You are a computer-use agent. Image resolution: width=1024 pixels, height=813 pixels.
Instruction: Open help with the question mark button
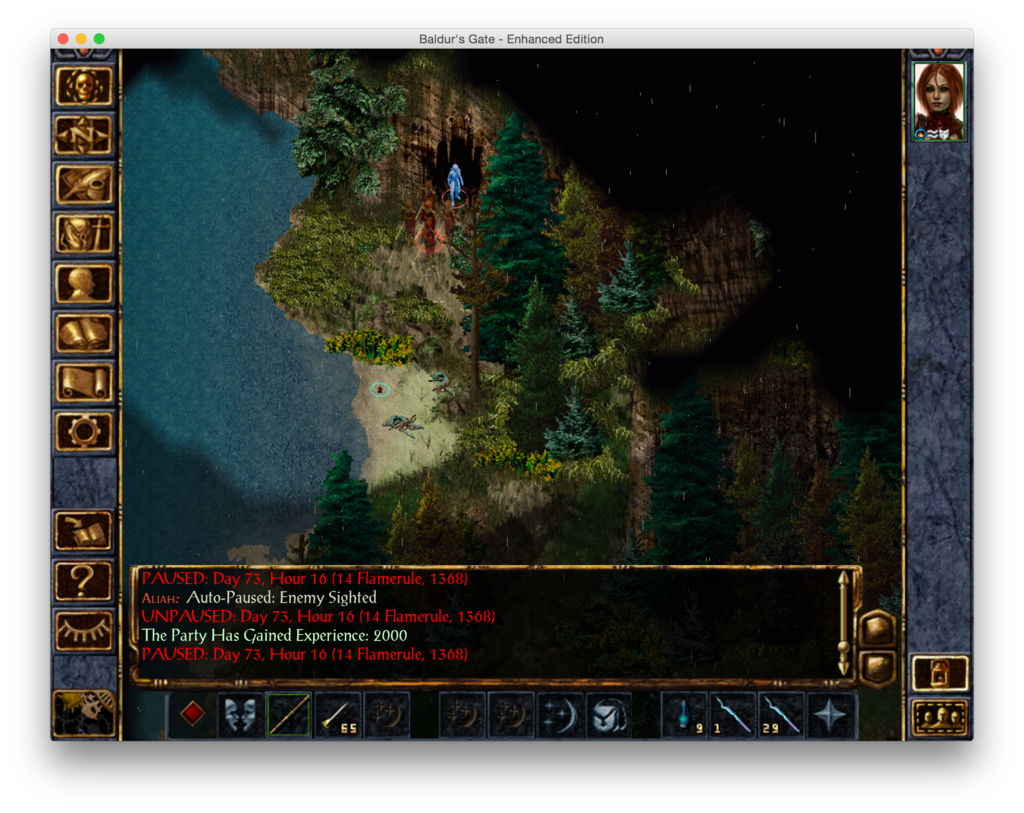[x=84, y=580]
